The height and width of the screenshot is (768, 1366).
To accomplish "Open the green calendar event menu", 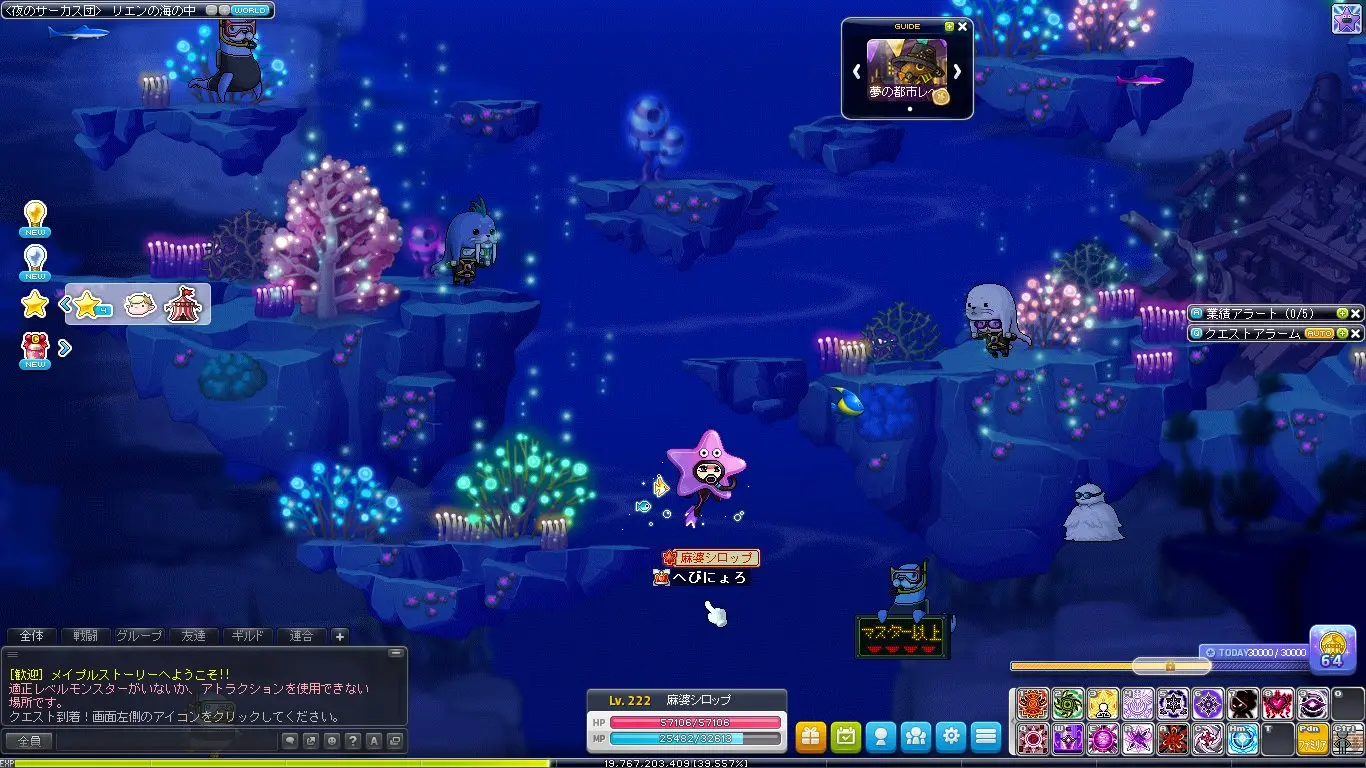I will (846, 737).
